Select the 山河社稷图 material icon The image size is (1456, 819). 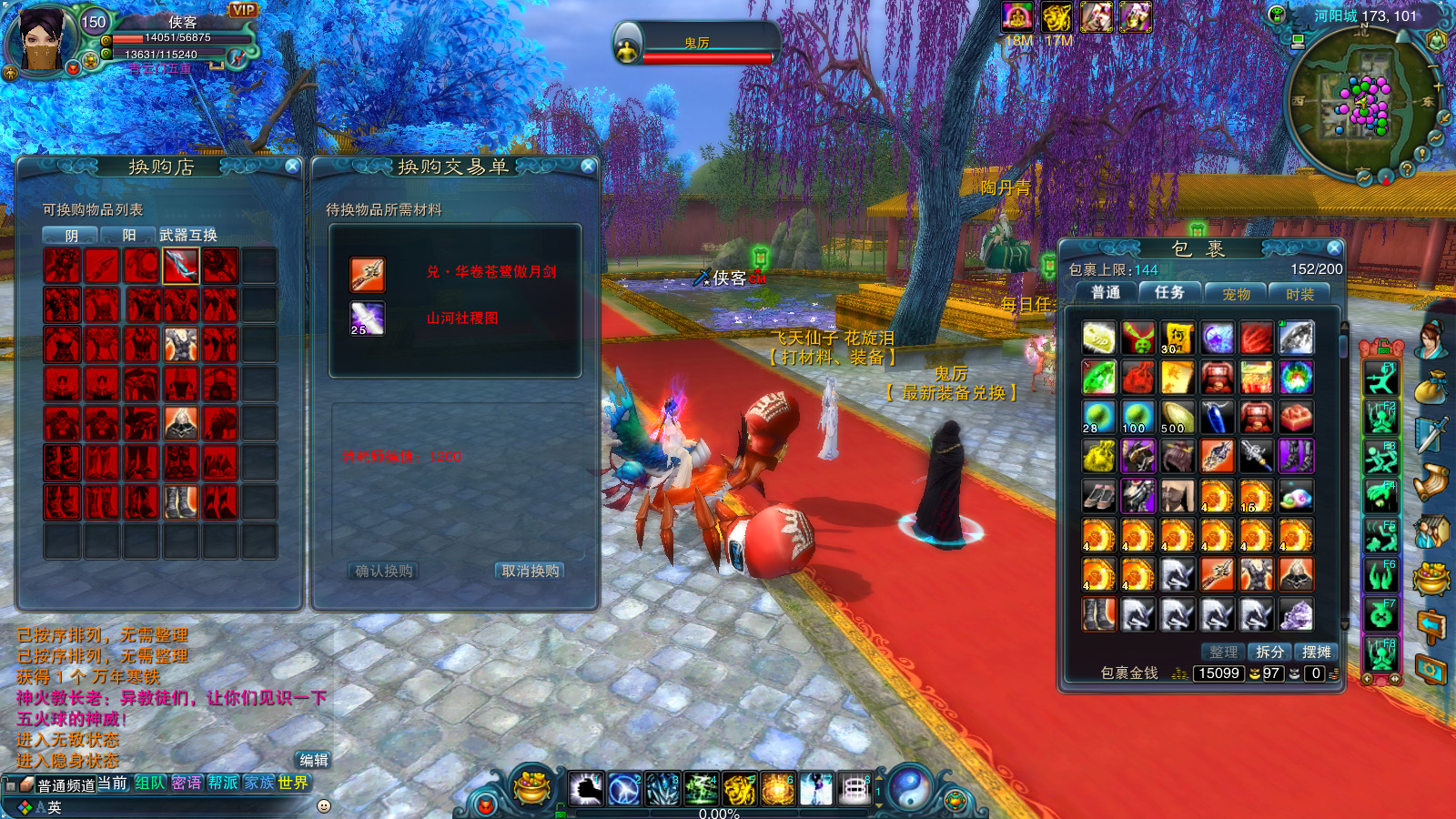coord(368,318)
